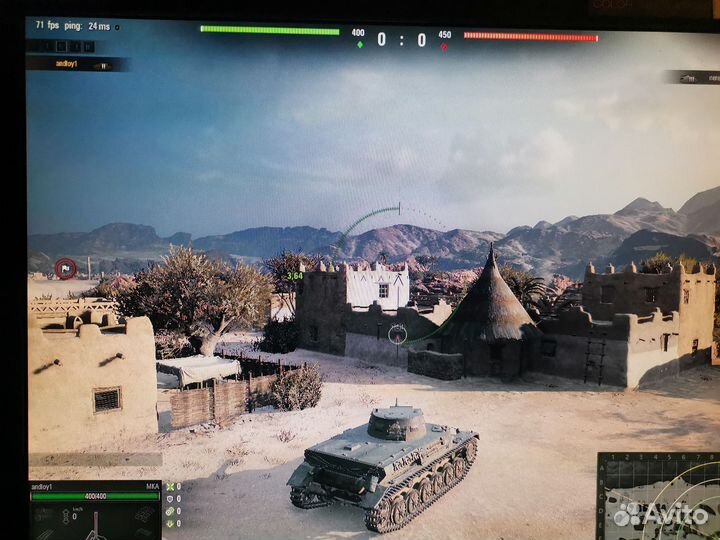Click the green down-arrow ribbon icon
The height and width of the screenshot is (540, 720).
pyautogui.click(x=170, y=525)
